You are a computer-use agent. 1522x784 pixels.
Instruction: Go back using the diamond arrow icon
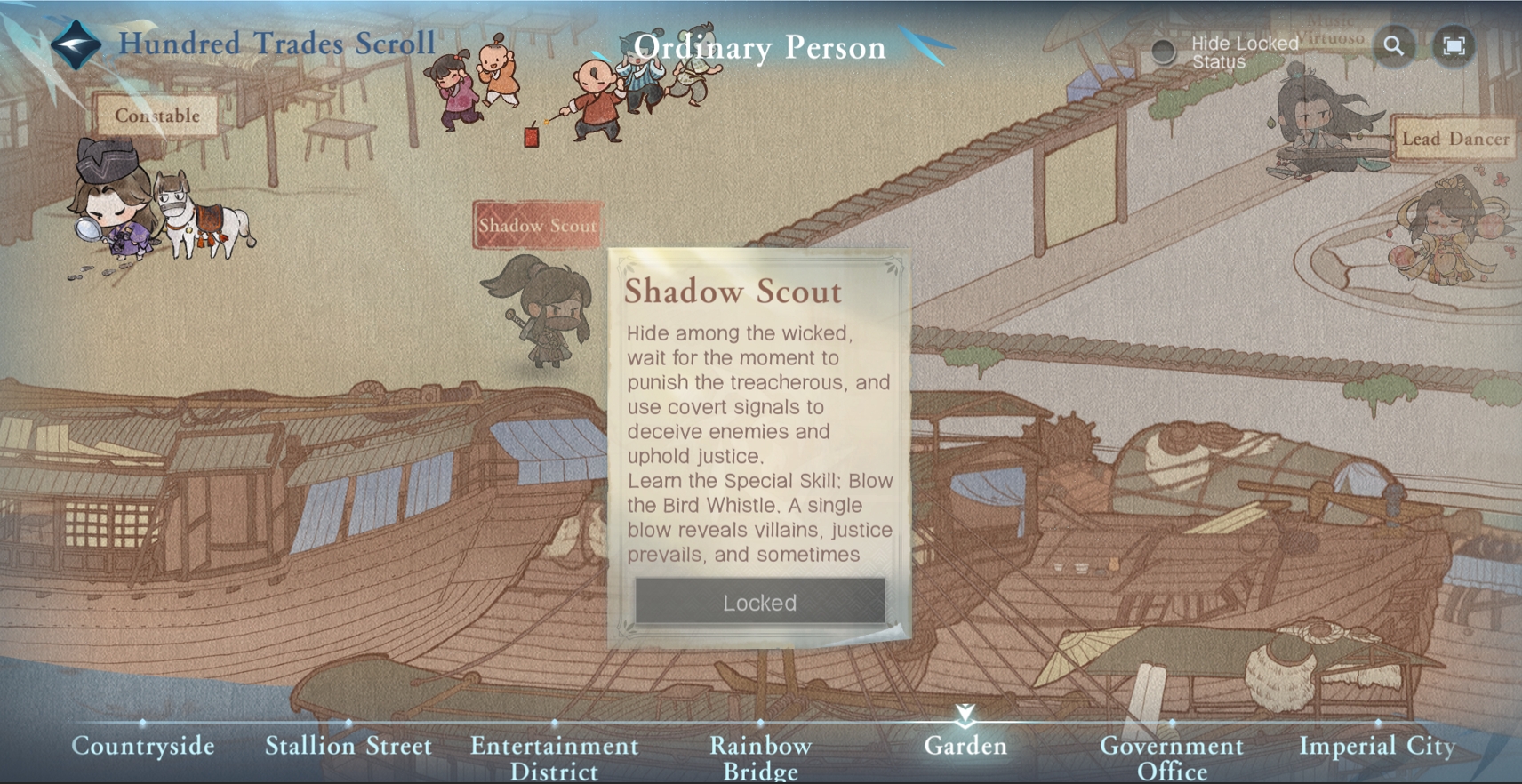76,44
